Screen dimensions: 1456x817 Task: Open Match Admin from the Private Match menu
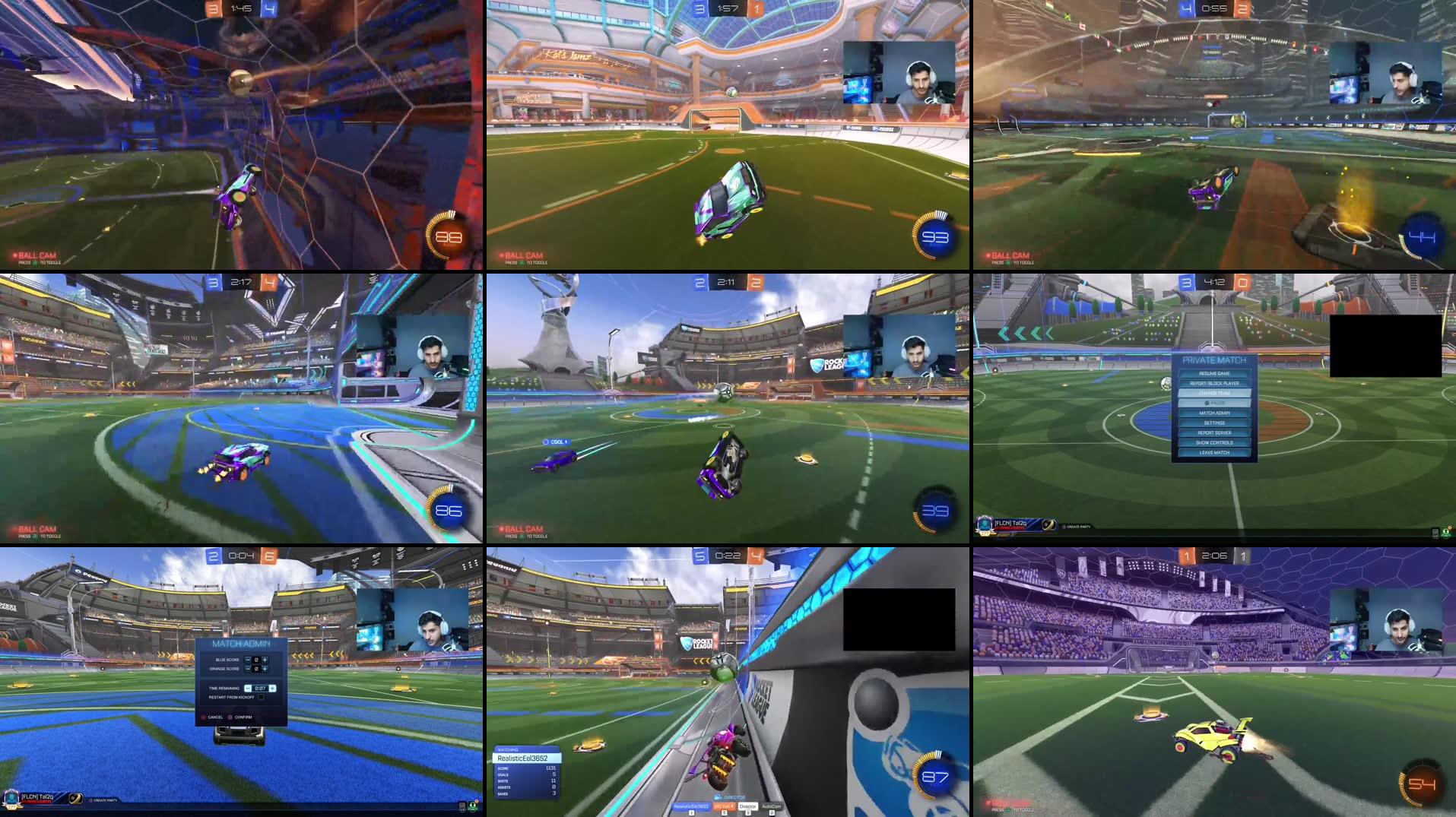point(1214,413)
